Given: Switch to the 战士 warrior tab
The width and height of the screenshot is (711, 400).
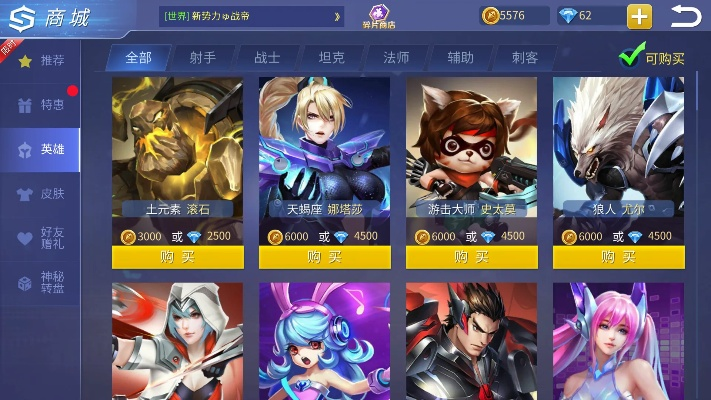Looking at the screenshot, I should 267,58.
